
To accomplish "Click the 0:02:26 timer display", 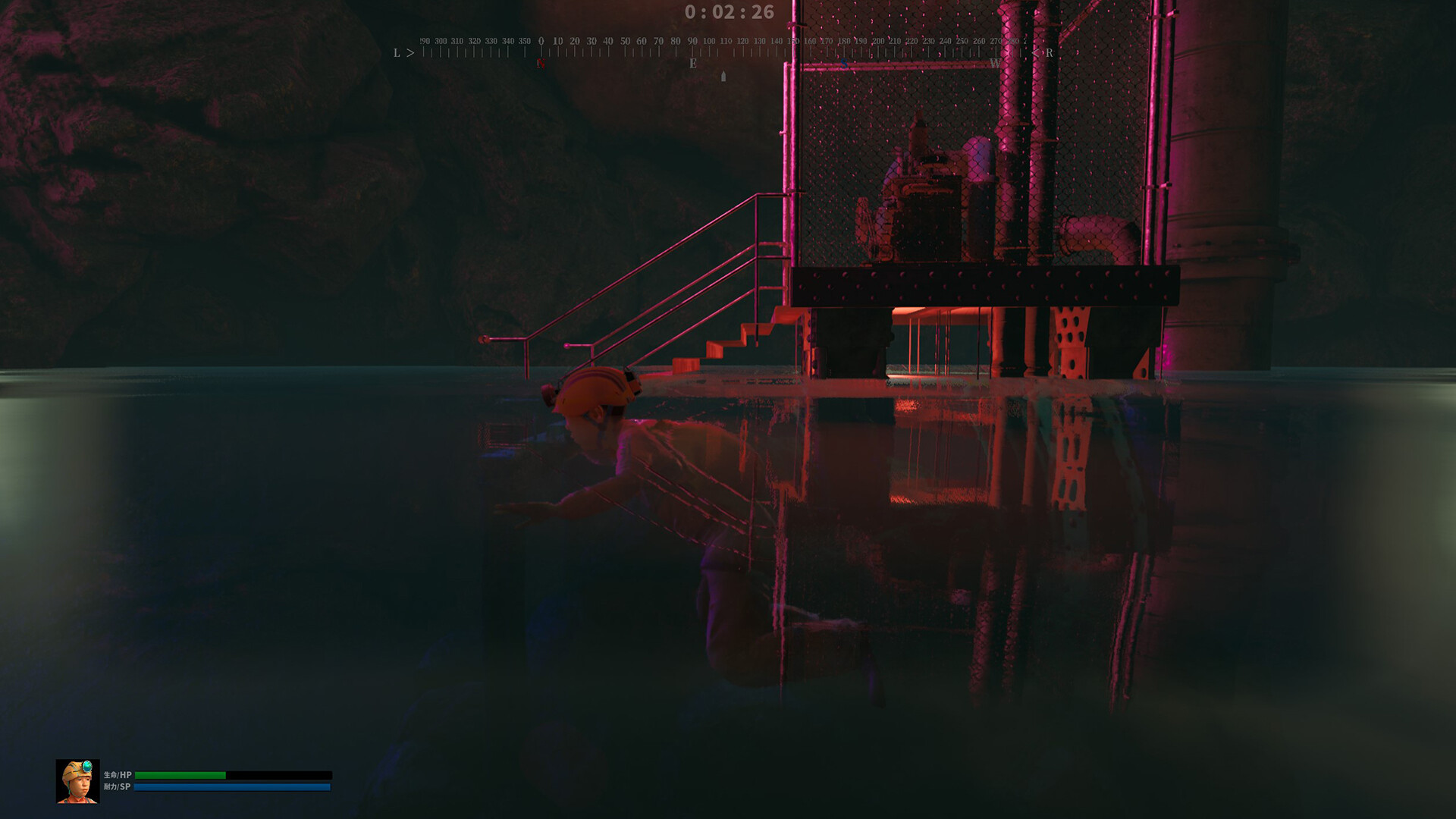I will coord(726,12).
